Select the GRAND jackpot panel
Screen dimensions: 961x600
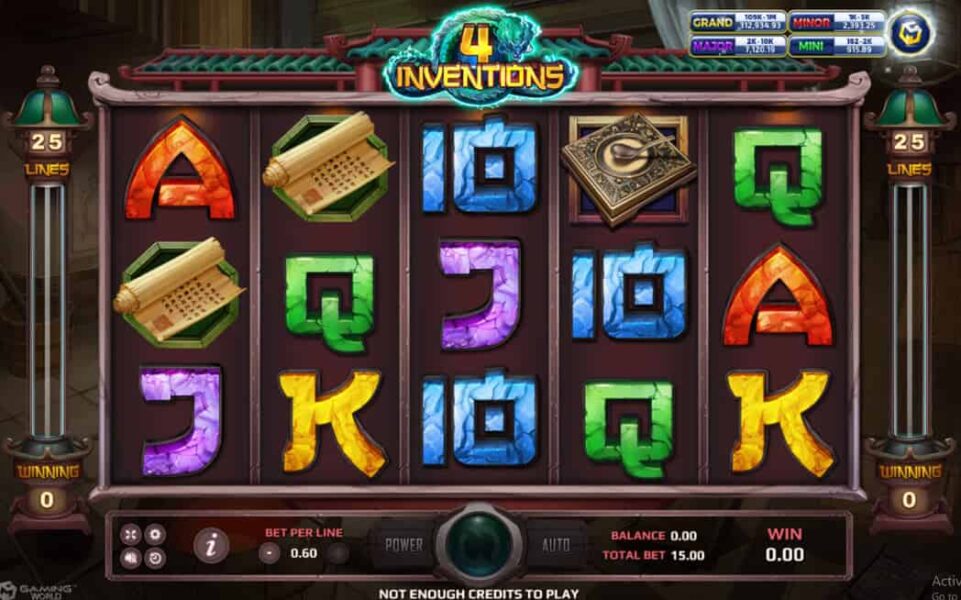[738, 22]
